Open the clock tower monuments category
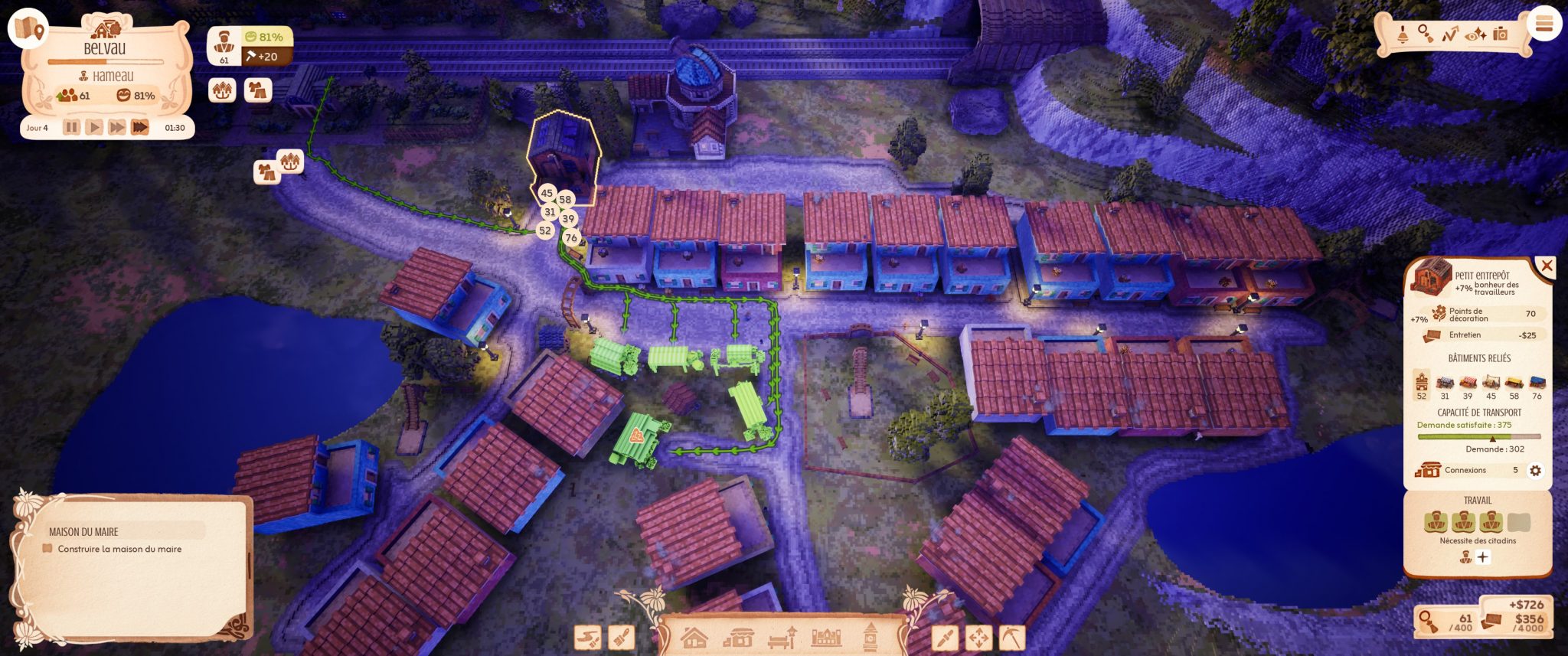Screen dimensions: 1568x656 point(870,638)
